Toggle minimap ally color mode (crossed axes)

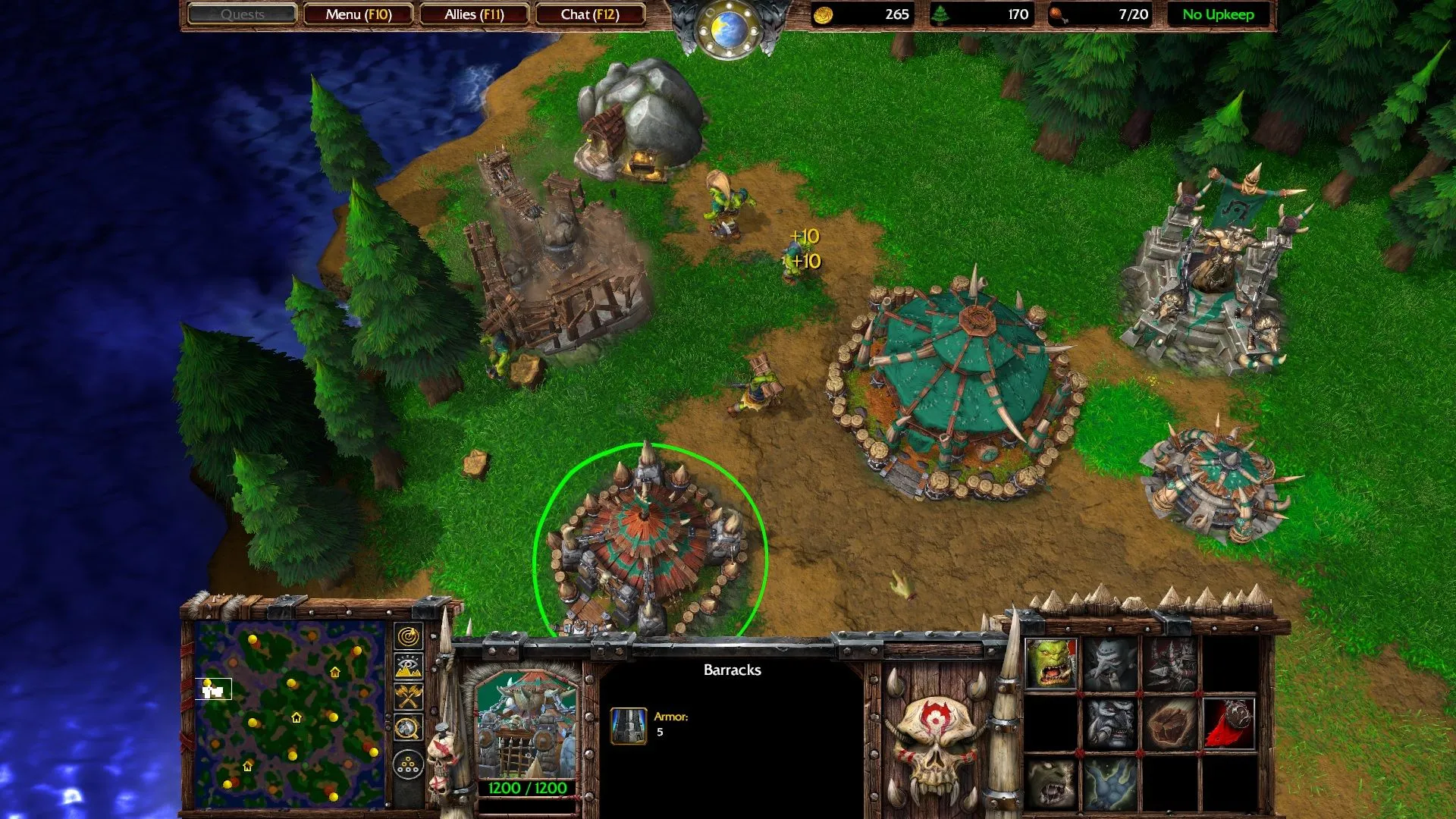[408, 697]
